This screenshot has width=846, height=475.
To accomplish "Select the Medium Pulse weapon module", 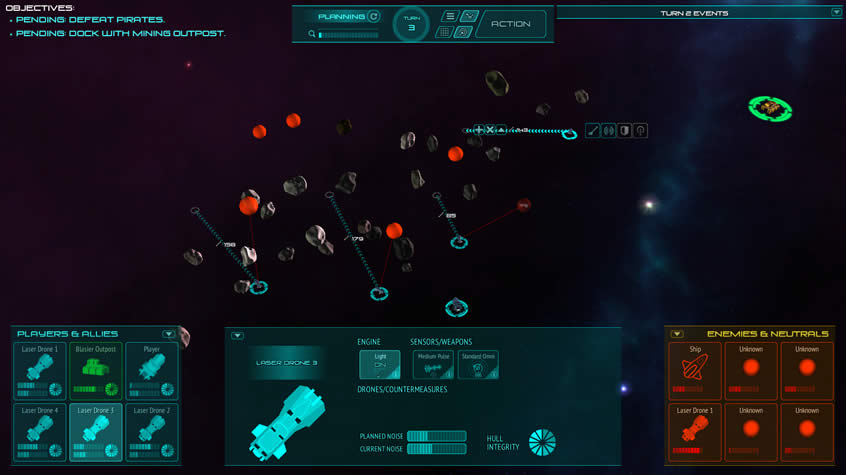I will 433,365.
